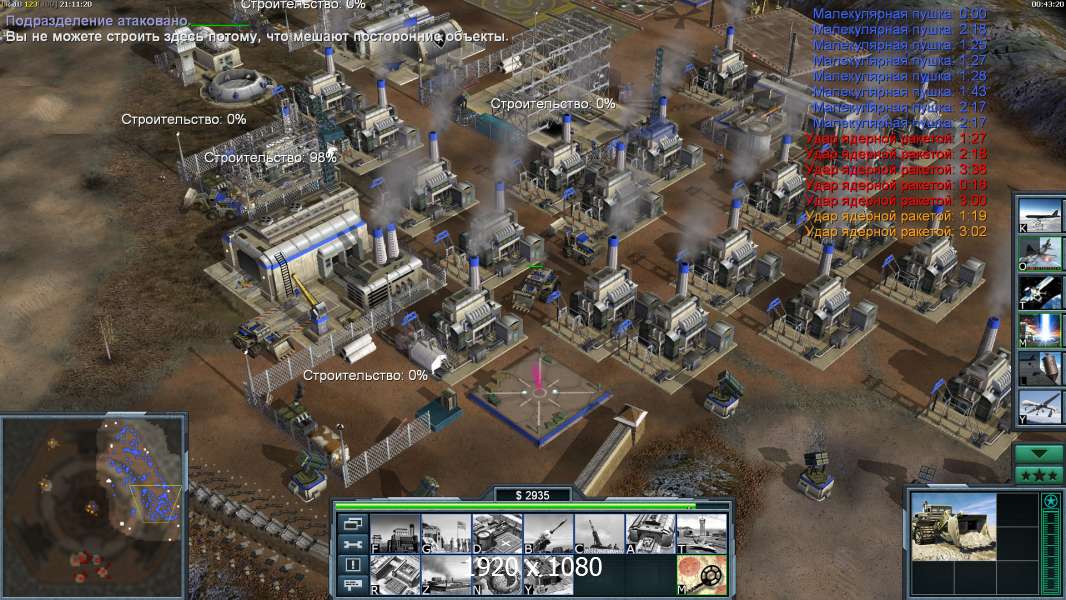Click the wrench repair button
Screen dimensions: 1066x600
point(353,544)
